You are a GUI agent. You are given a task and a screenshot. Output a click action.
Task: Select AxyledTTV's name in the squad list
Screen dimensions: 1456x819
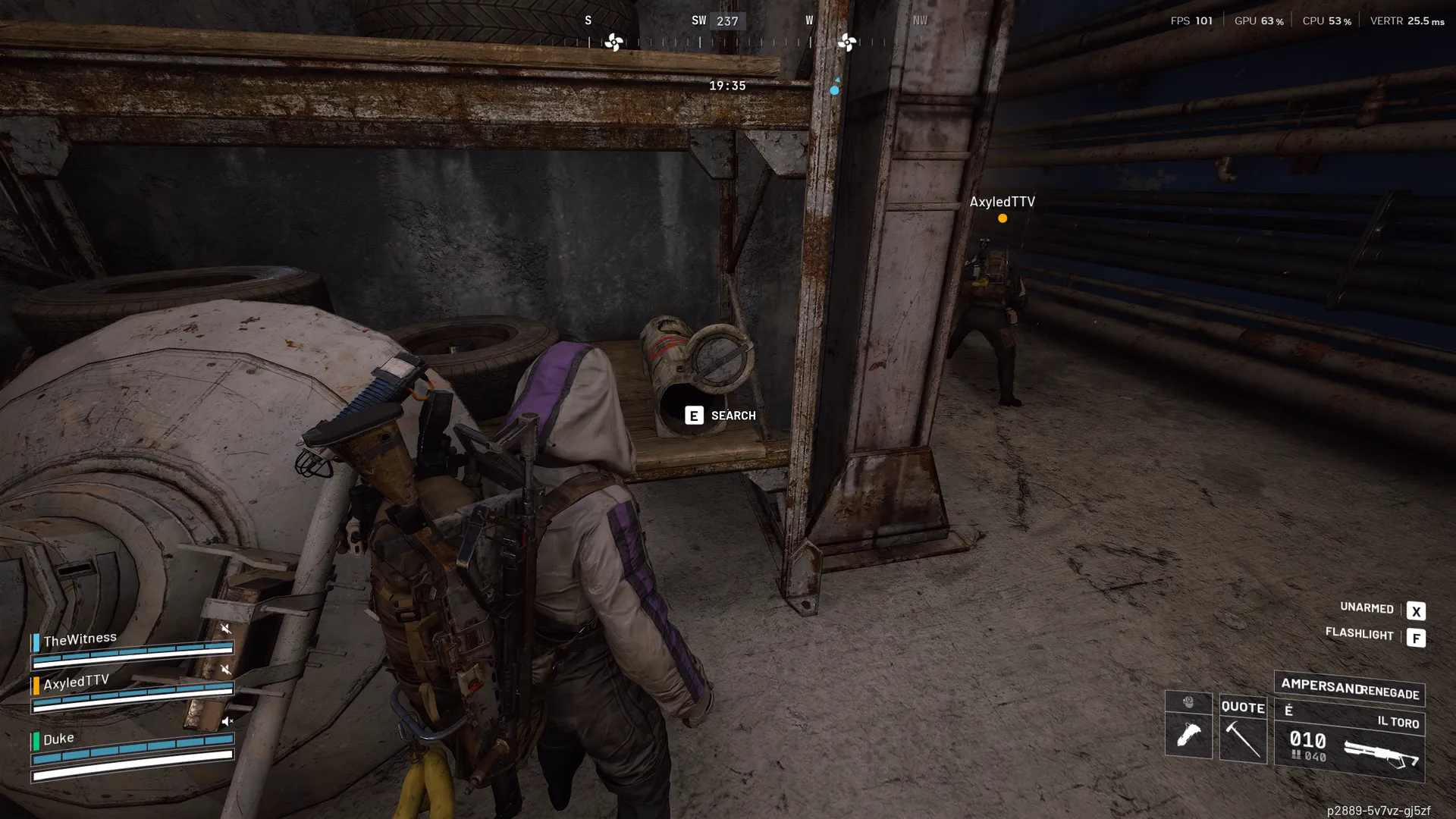[x=76, y=682]
